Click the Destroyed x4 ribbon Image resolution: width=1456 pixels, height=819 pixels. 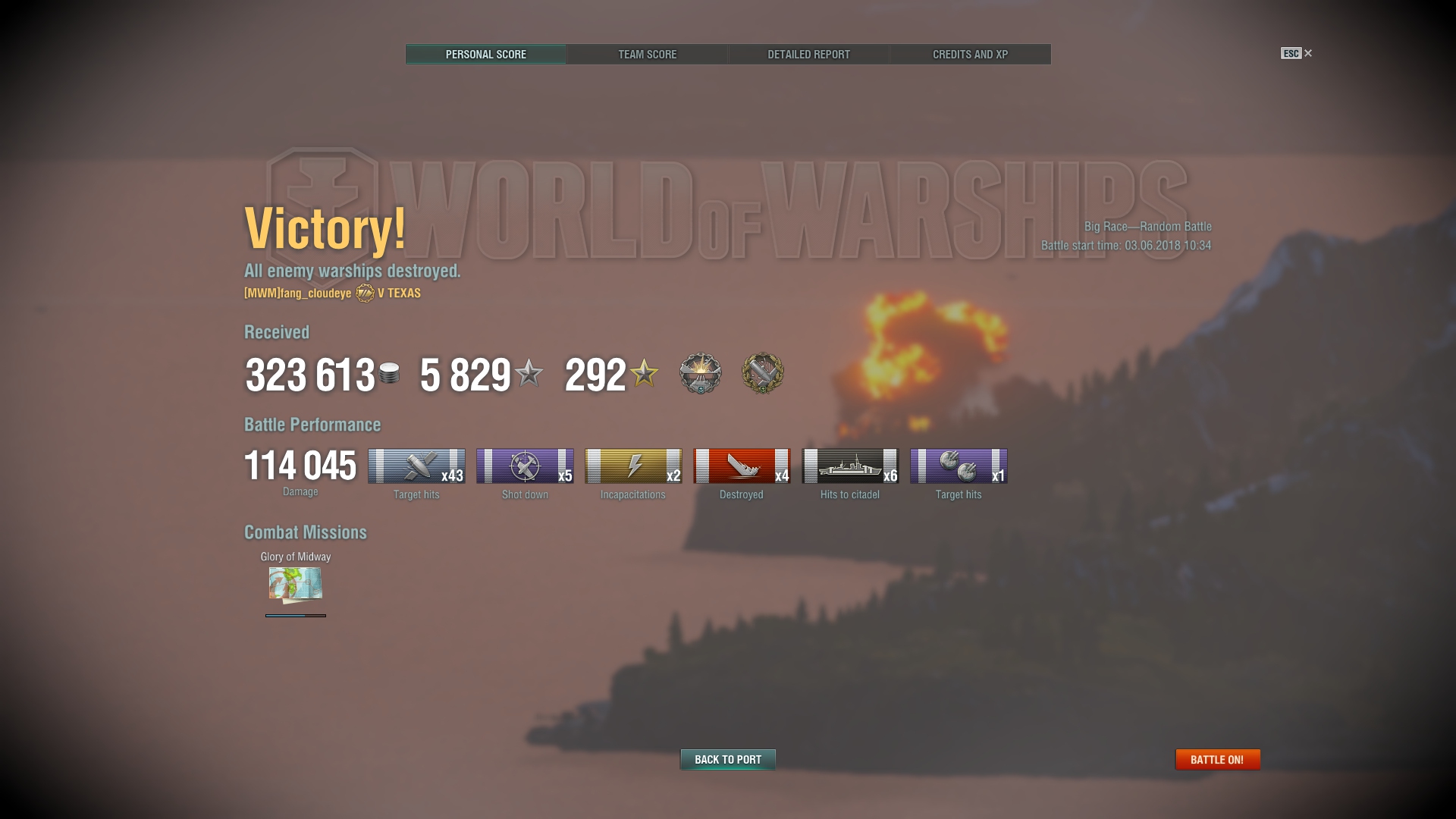point(742,466)
